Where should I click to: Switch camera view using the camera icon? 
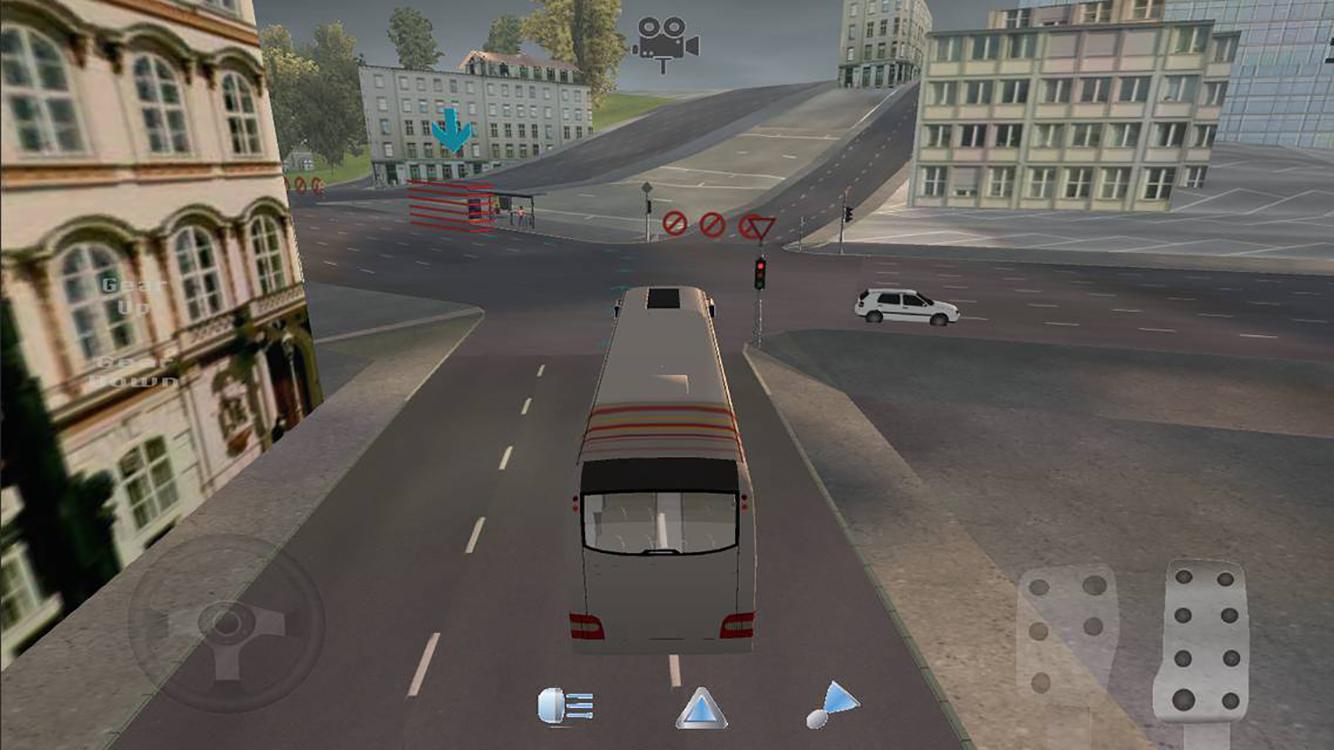pos(667,35)
